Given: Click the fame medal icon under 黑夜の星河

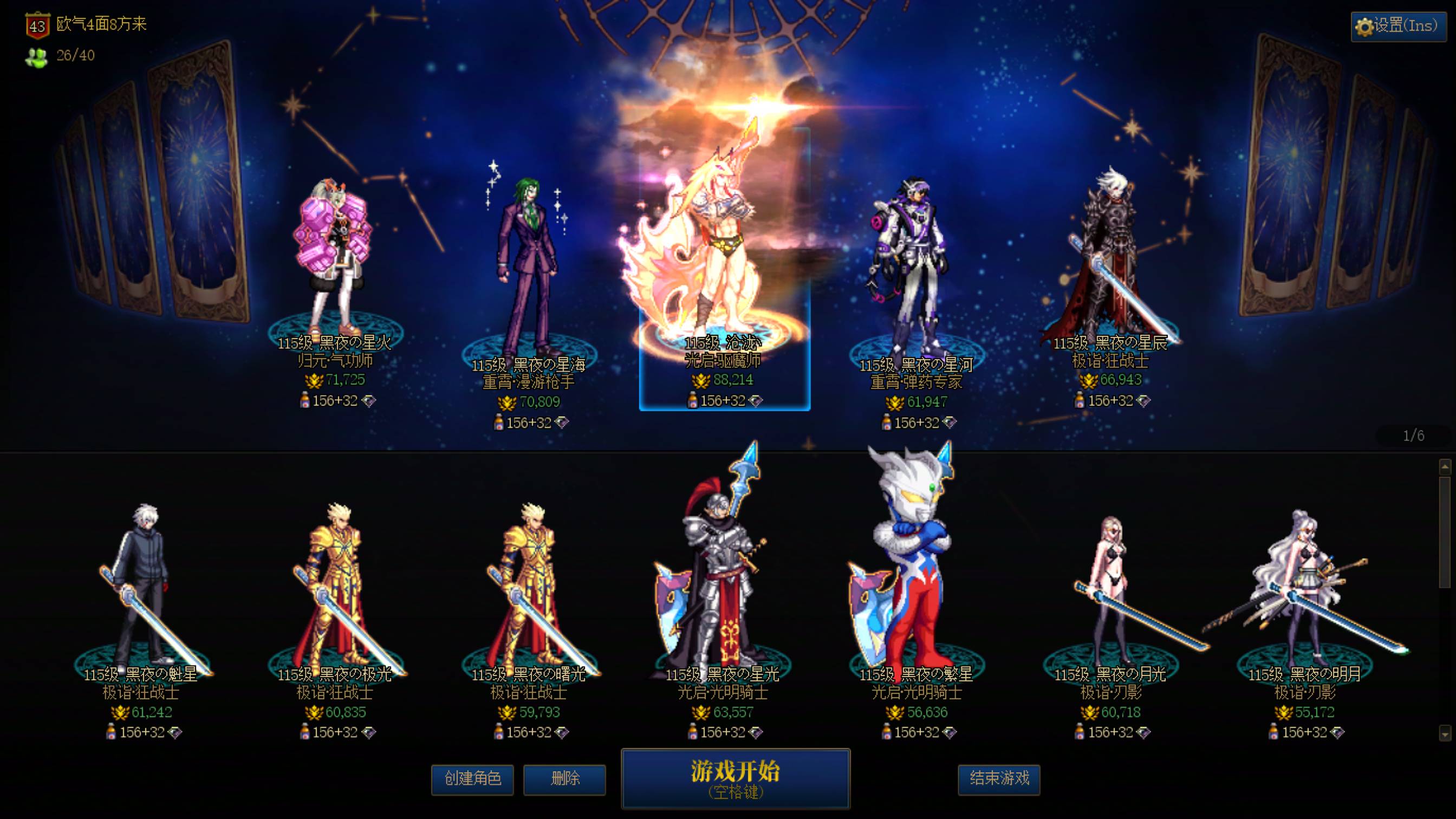Looking at the screenshot, I should point(896,402).
